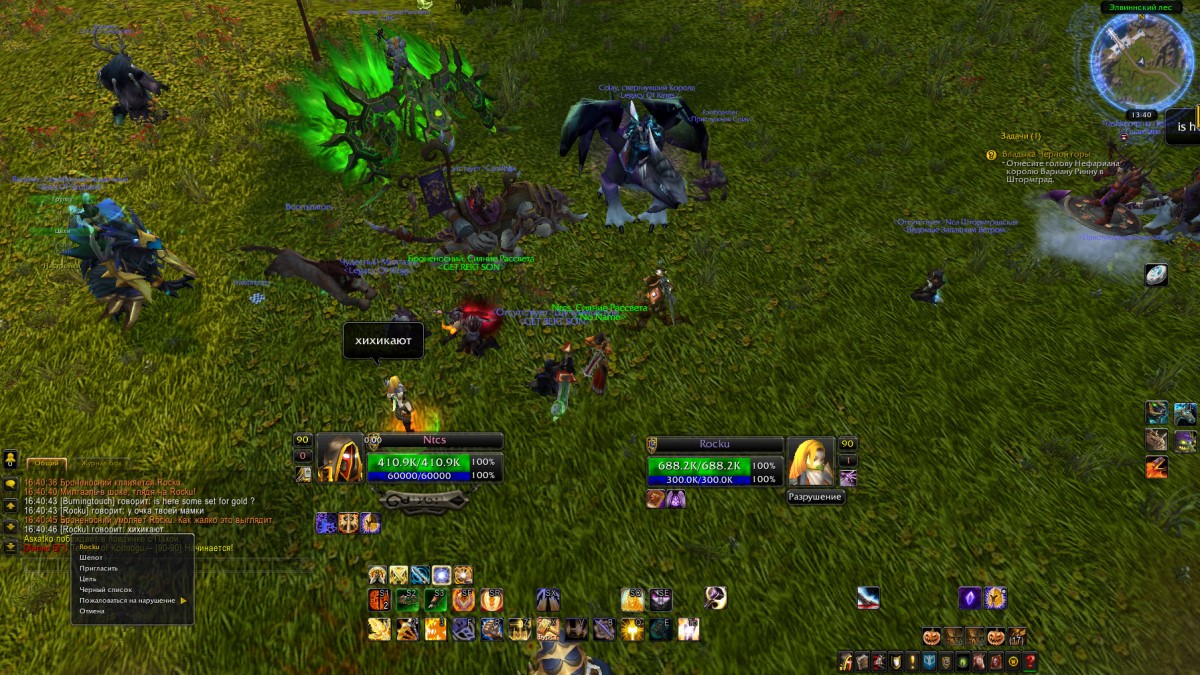Choose Шепот in the Rocku context menu

91,557
